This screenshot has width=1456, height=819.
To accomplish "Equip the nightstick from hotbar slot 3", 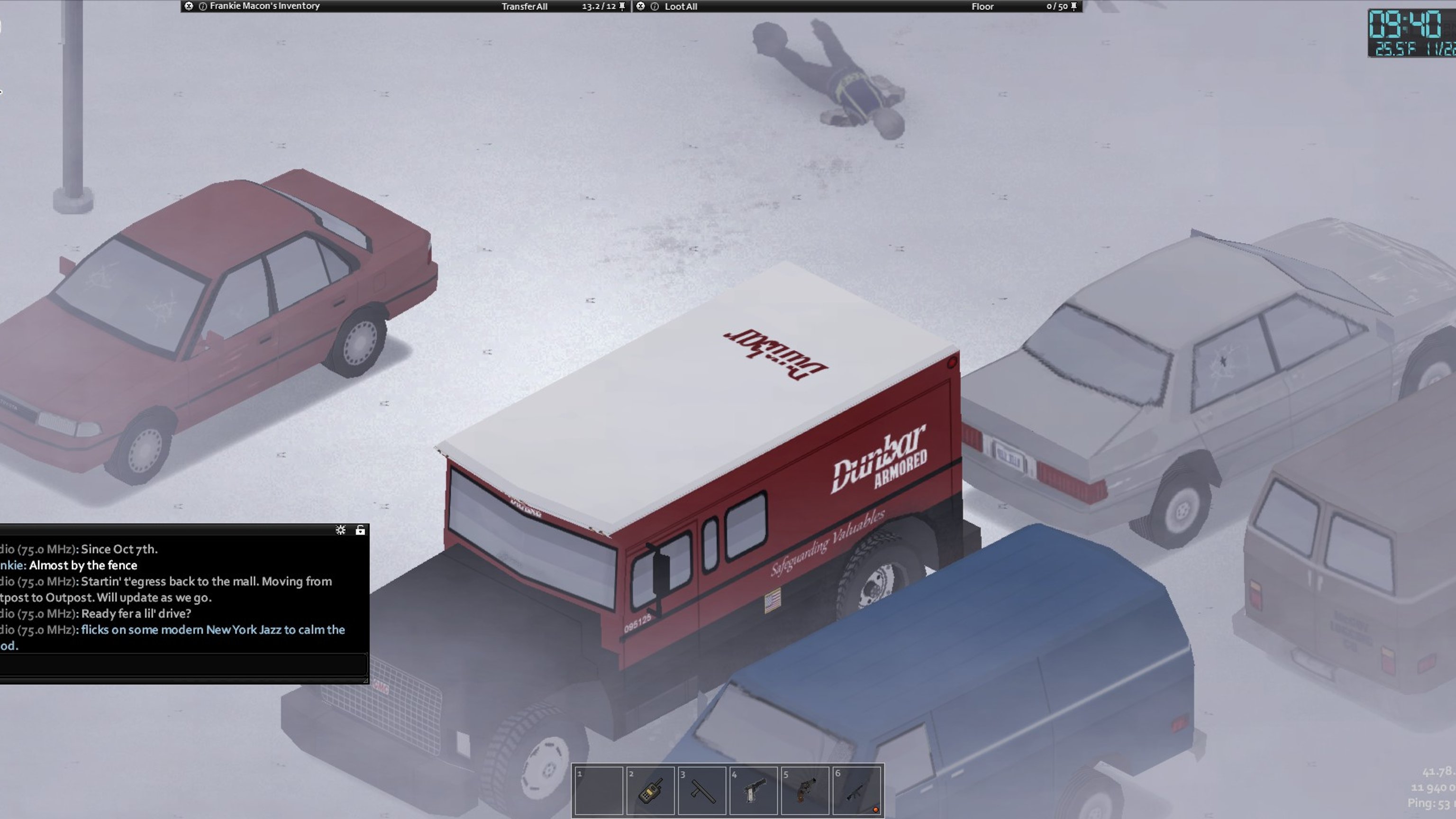I will 702,790.
